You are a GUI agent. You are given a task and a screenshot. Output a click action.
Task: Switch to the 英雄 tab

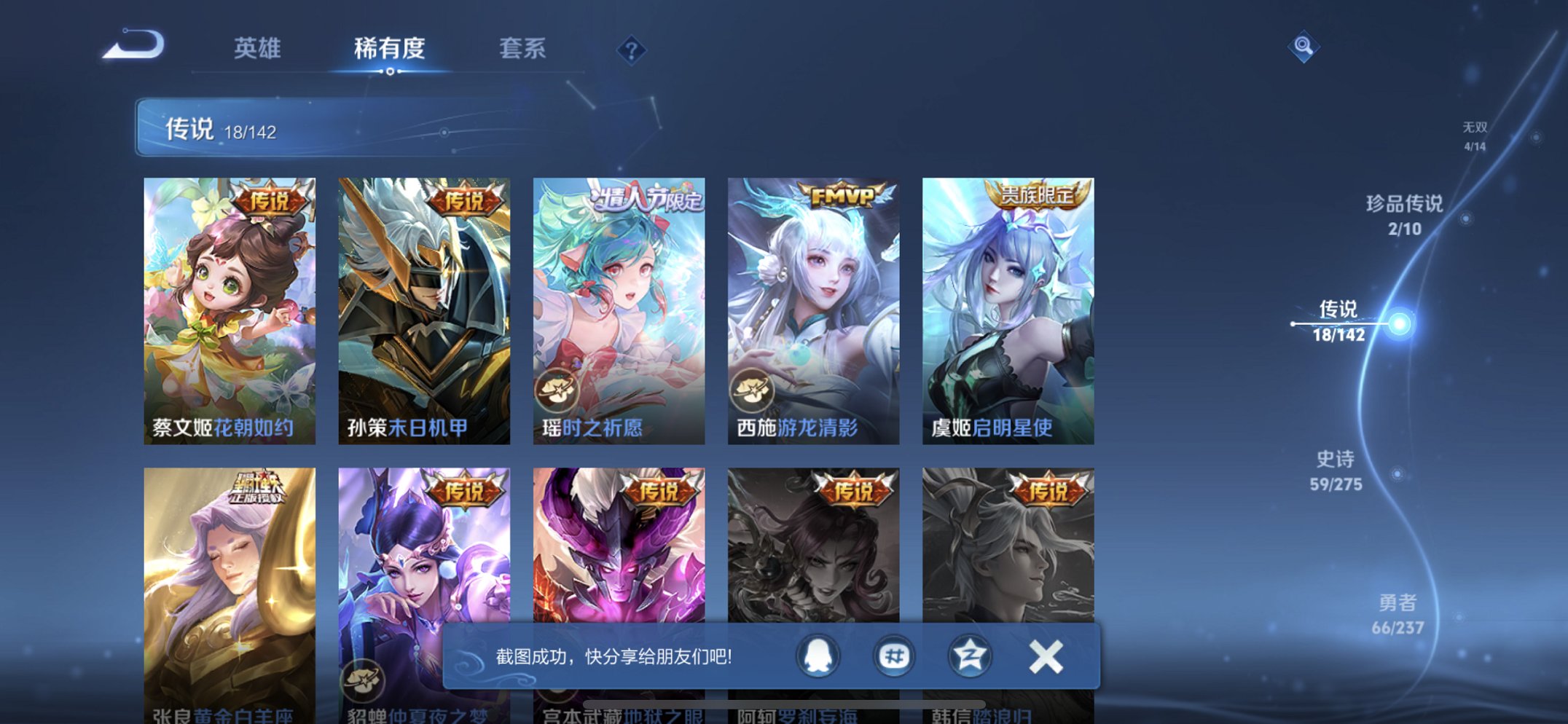(259, 46)
